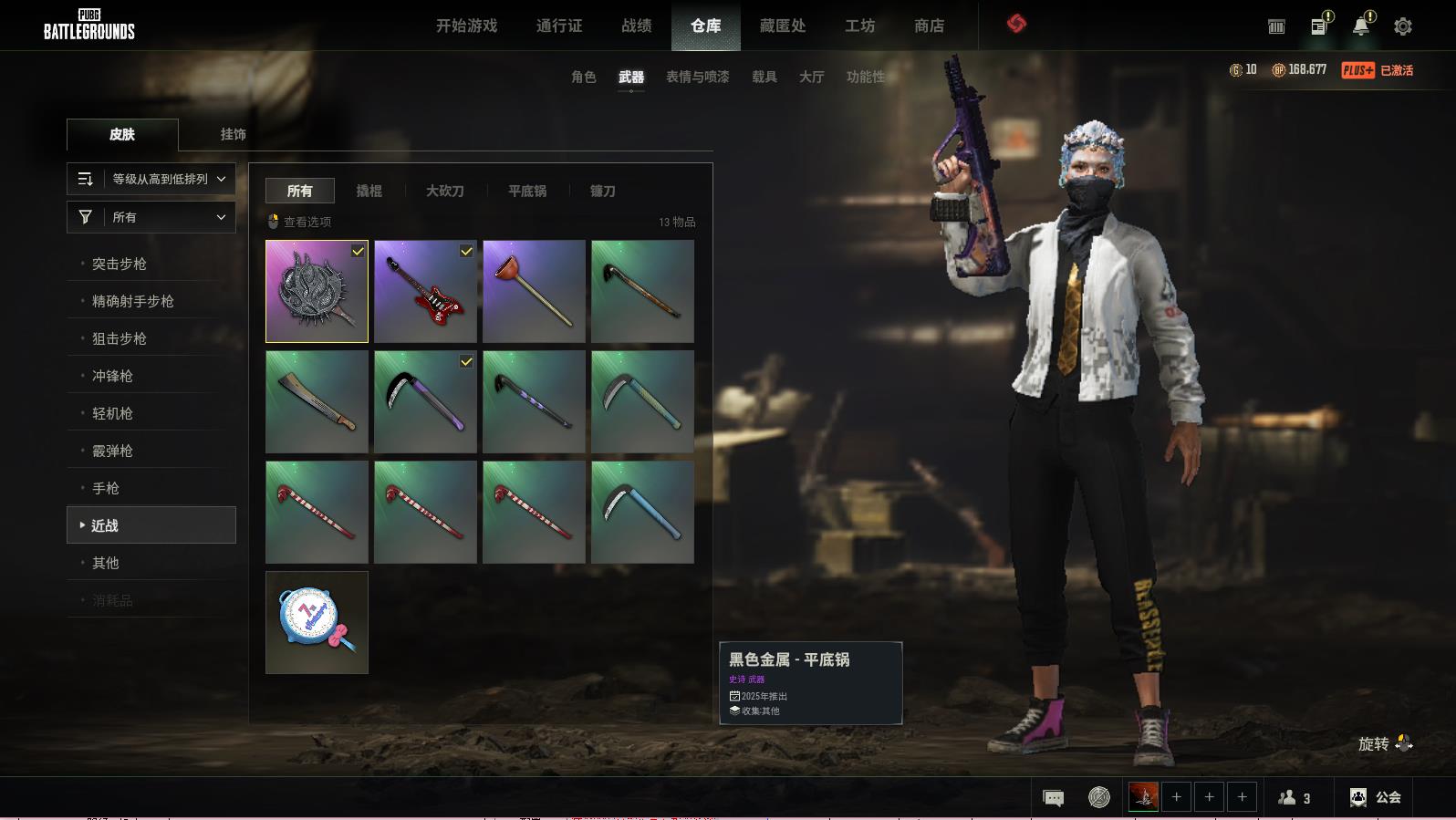This screenshot has width=1456, height=820.
Task: Switch to the 挂饰 charms tab
Action: pyautogui.click(x=233, y=134)
